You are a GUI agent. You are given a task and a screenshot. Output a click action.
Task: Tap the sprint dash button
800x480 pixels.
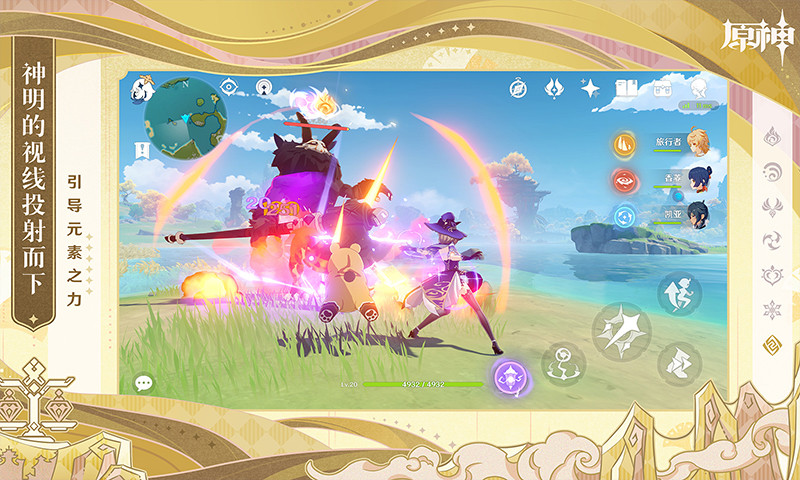click(679, 363)
